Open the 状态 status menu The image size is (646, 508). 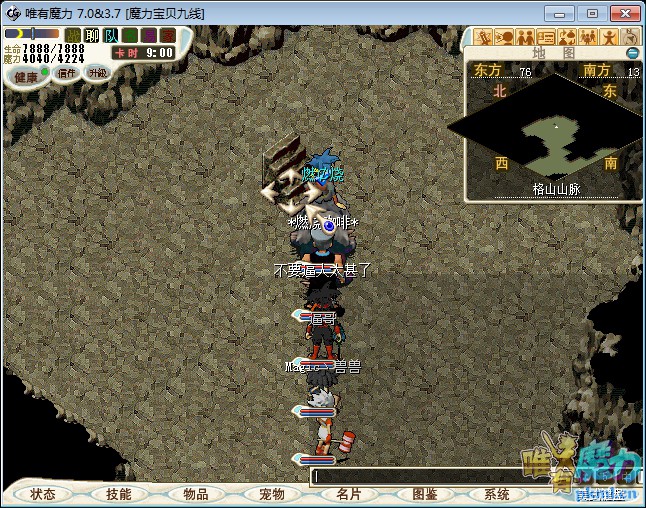click(43, 494)
